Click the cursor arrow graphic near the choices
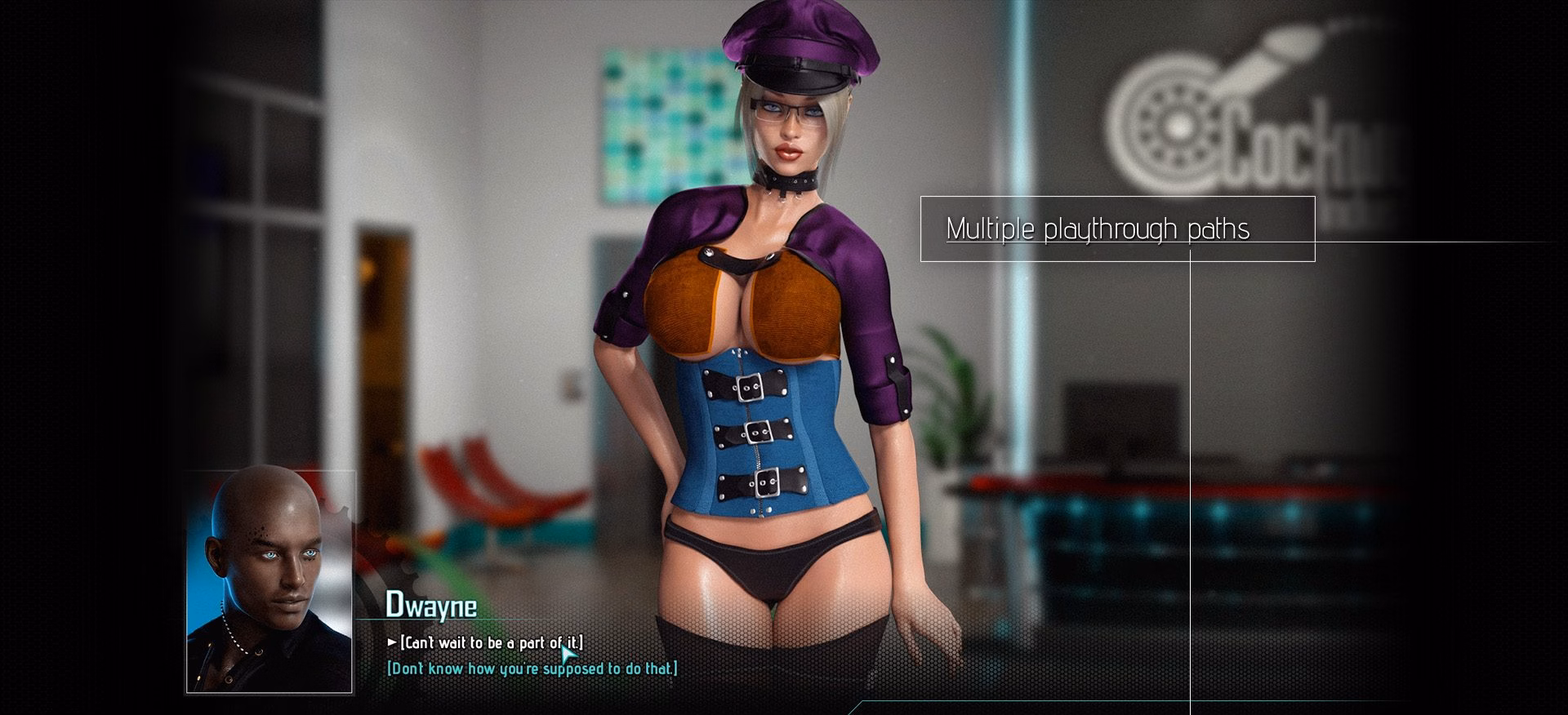The width and height of the screenshot is (1568, 715). (x=569, y=655)
